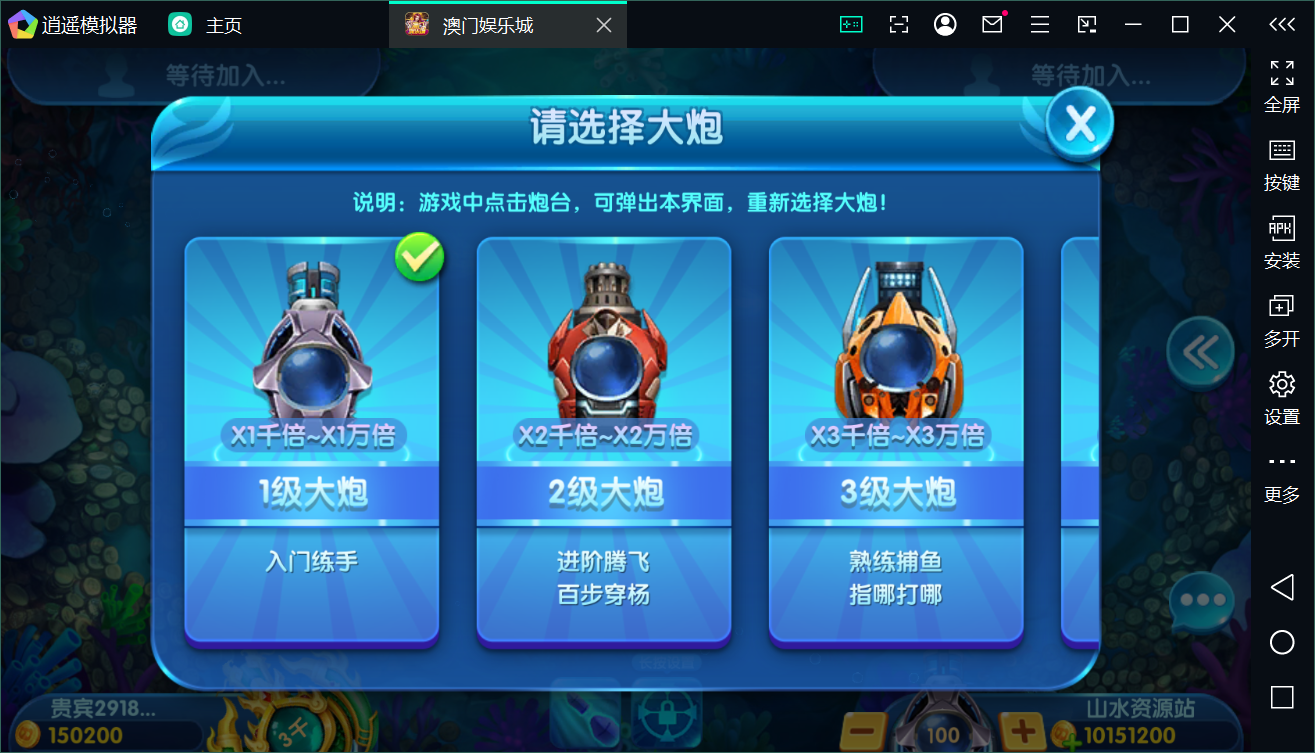Click the mail notification icon in title bar
1315x753 pixels.
pos(991,23)
